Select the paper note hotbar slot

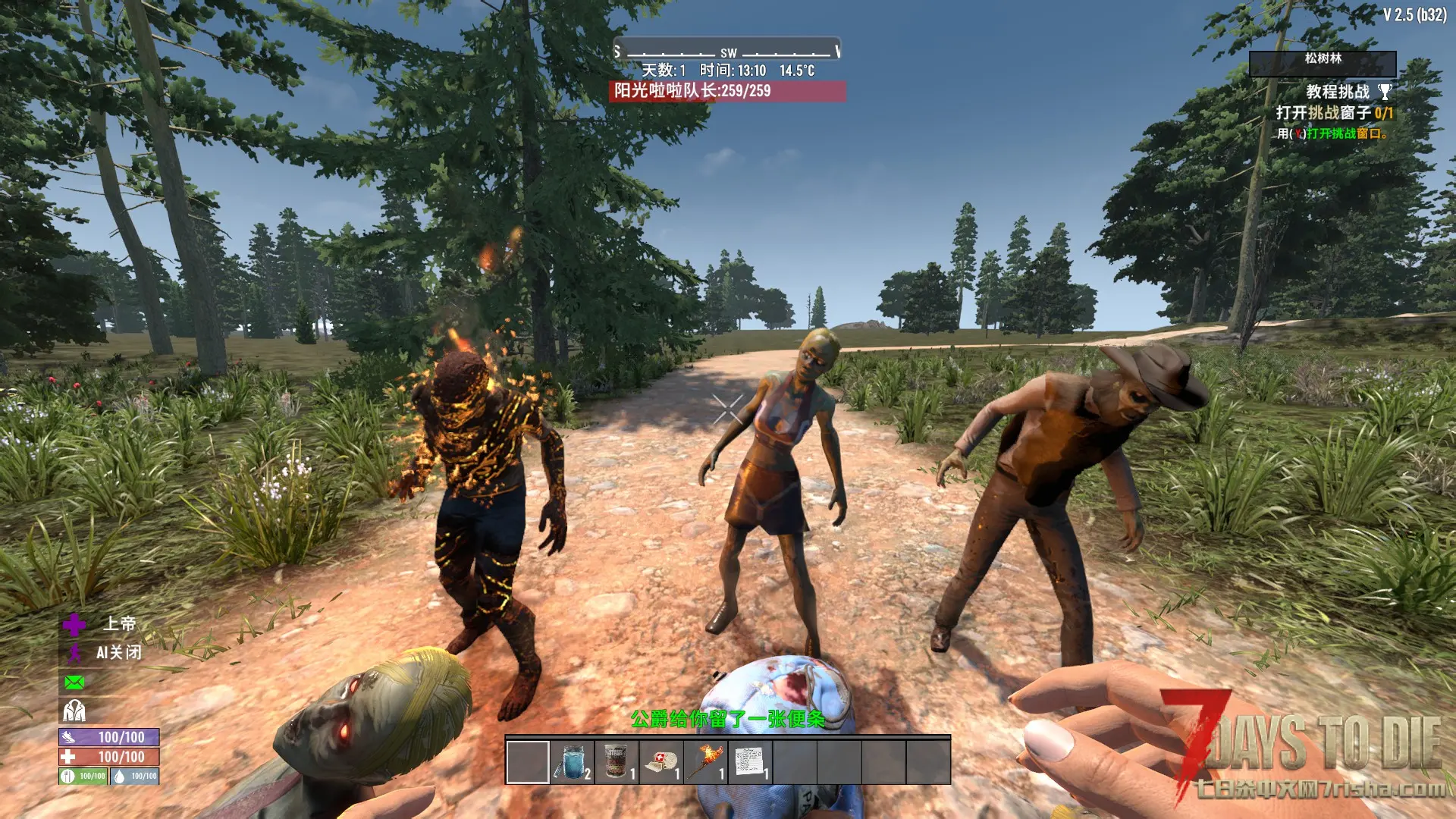(750, 761)
